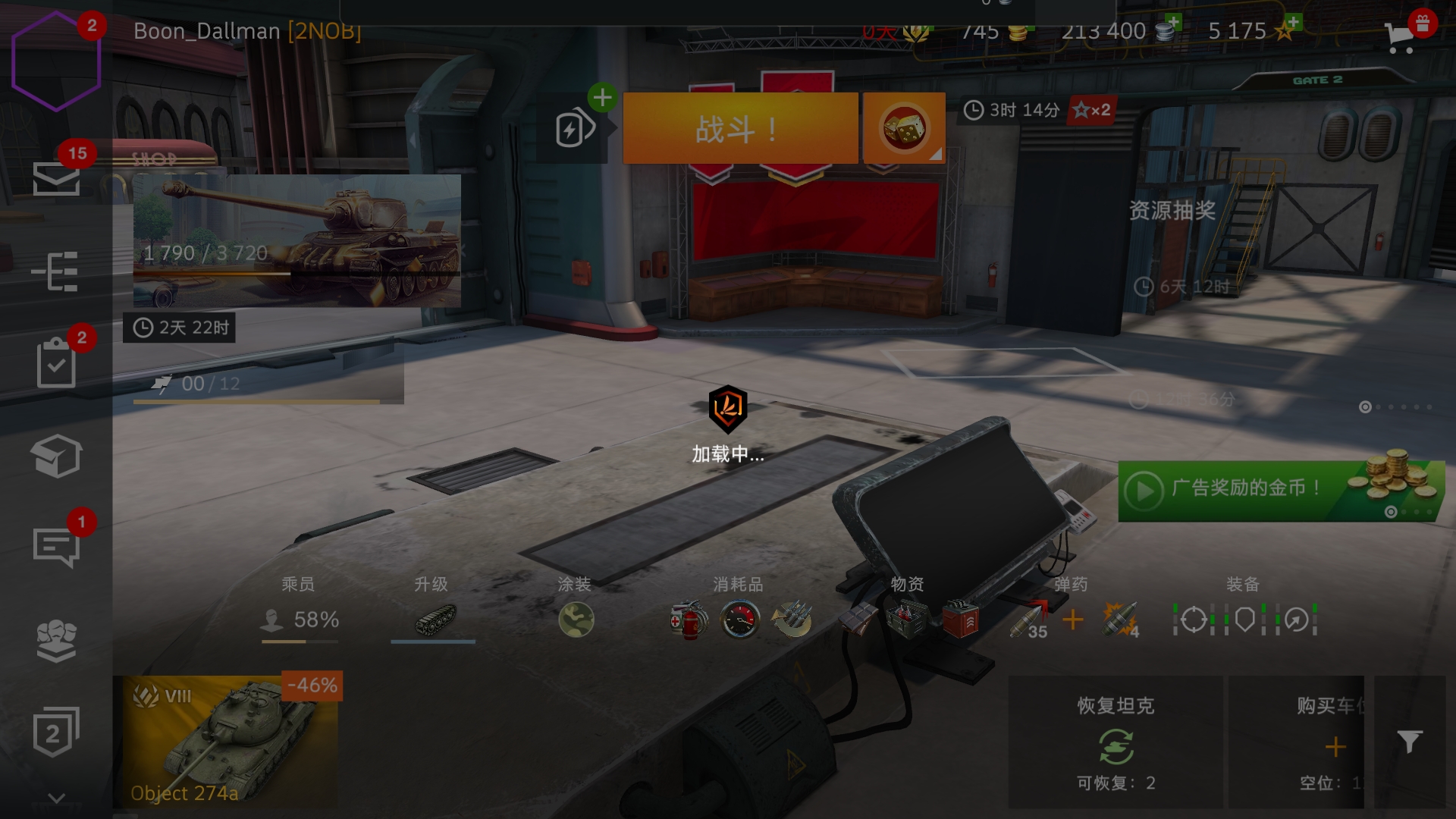1456x819 pixels.
Task: Open the tank carousel filter funnel
Action: point(1409,741)
